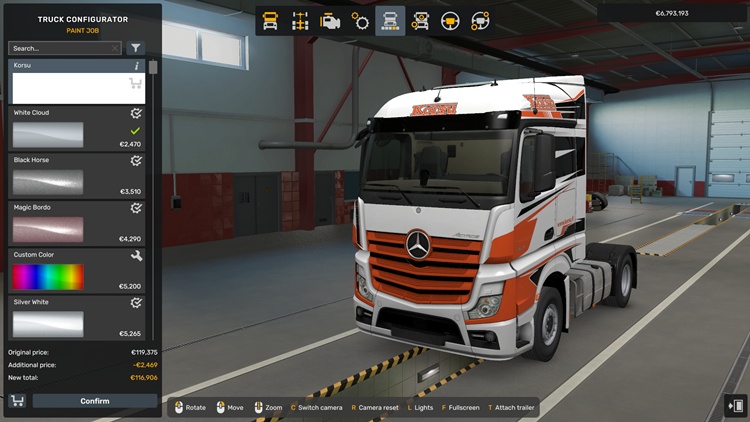This screenshot has width=750, height=422.
Task: Exit the configurator via the door icon
Action: (x=735, y=405)
